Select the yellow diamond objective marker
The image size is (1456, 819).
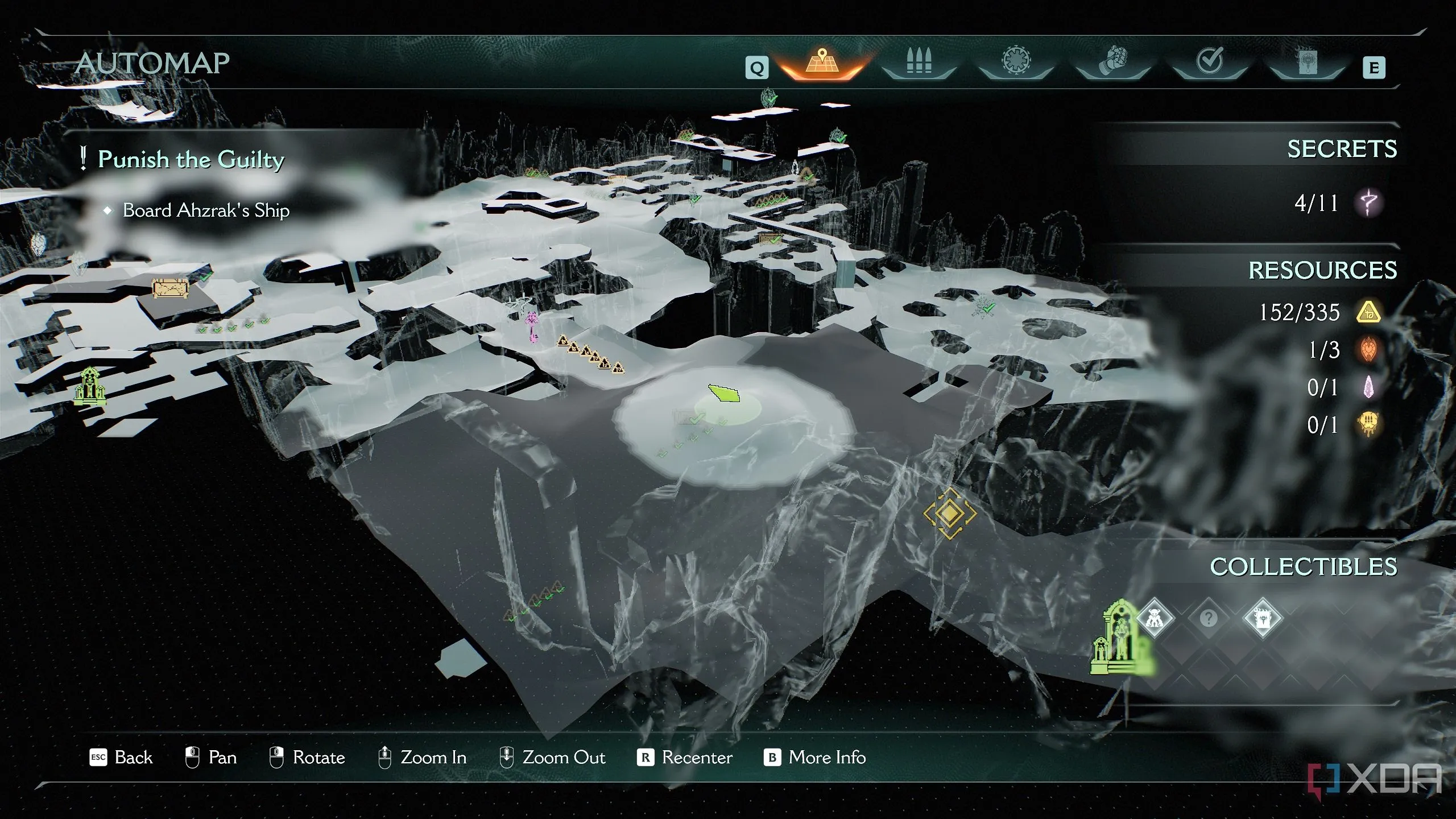tap(949, 514)
